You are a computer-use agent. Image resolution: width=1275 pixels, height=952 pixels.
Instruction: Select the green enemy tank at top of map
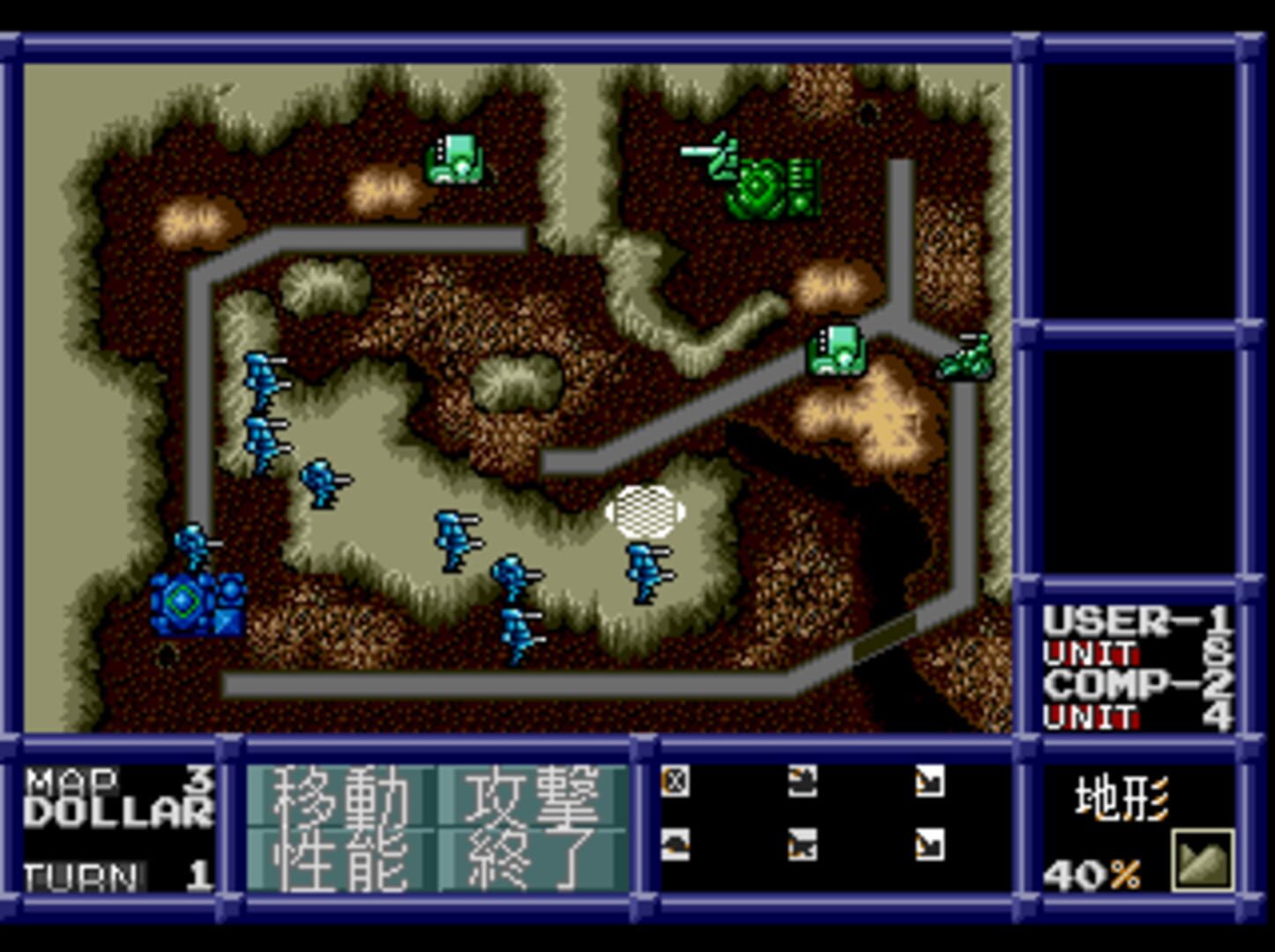pos(769,185)
